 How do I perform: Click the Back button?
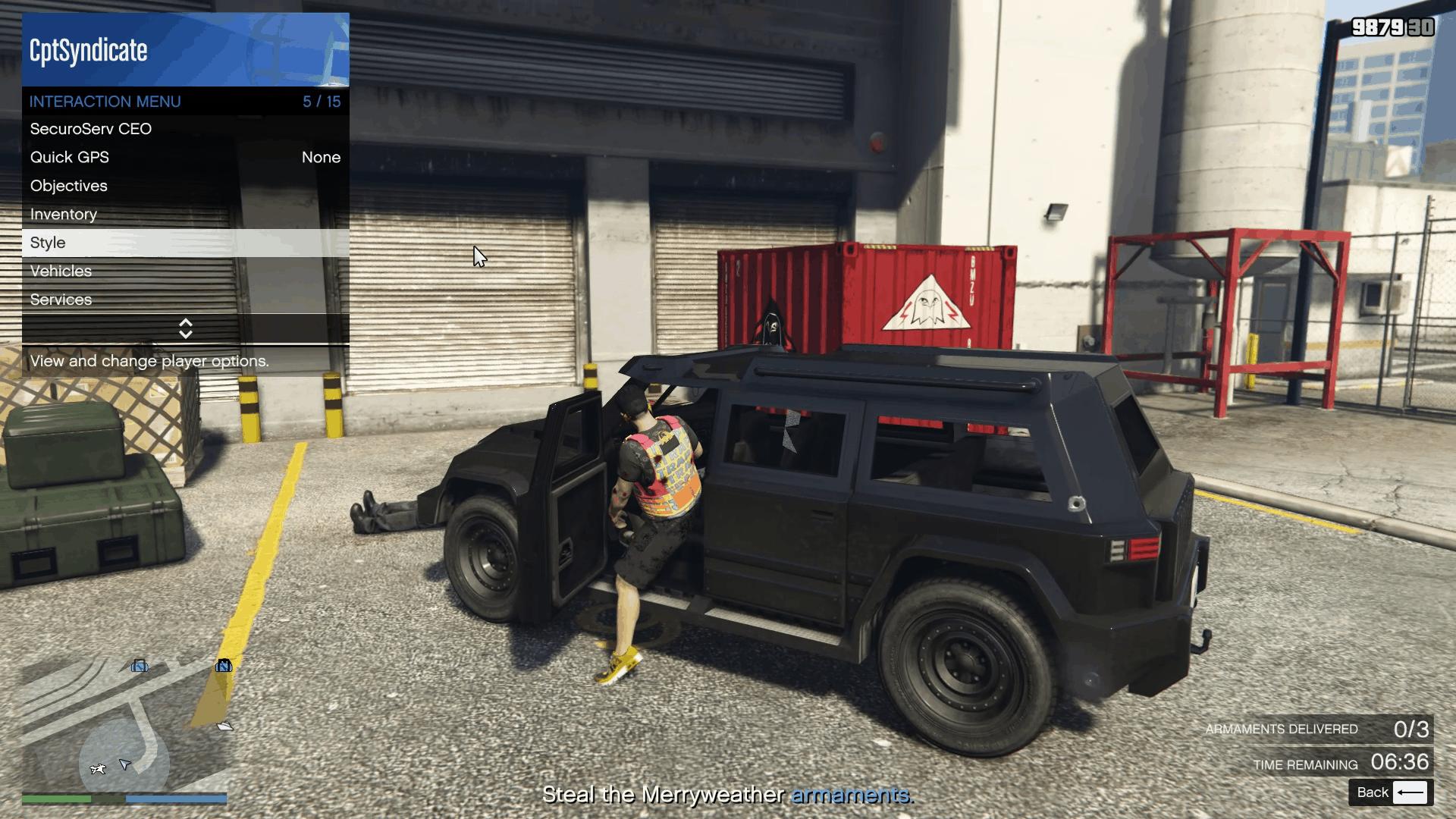click(x=1391, y=792)
